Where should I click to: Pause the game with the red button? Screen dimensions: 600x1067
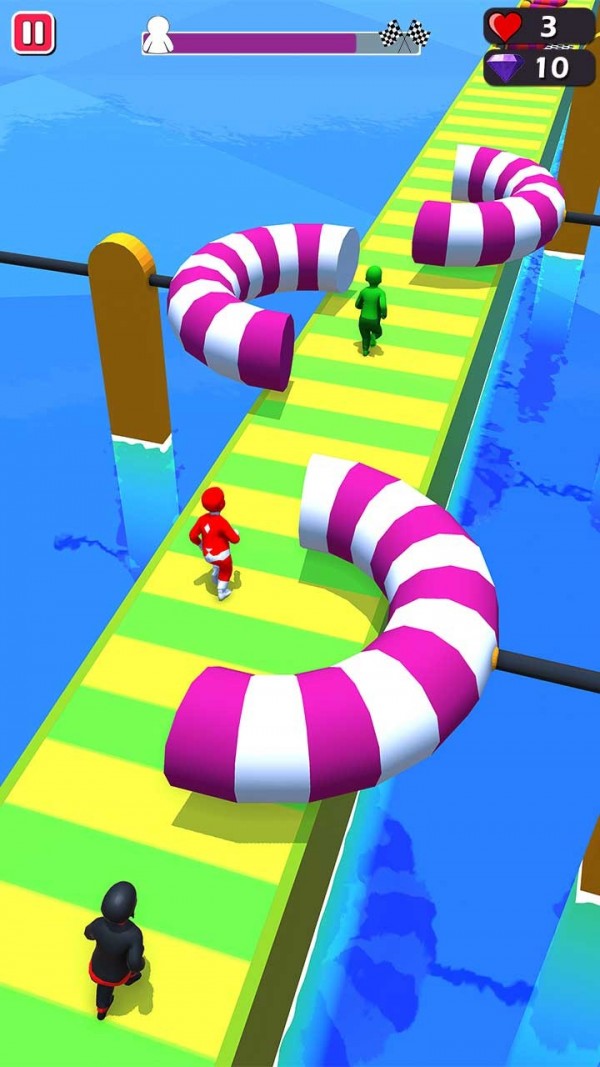click(x=33, y=33)
